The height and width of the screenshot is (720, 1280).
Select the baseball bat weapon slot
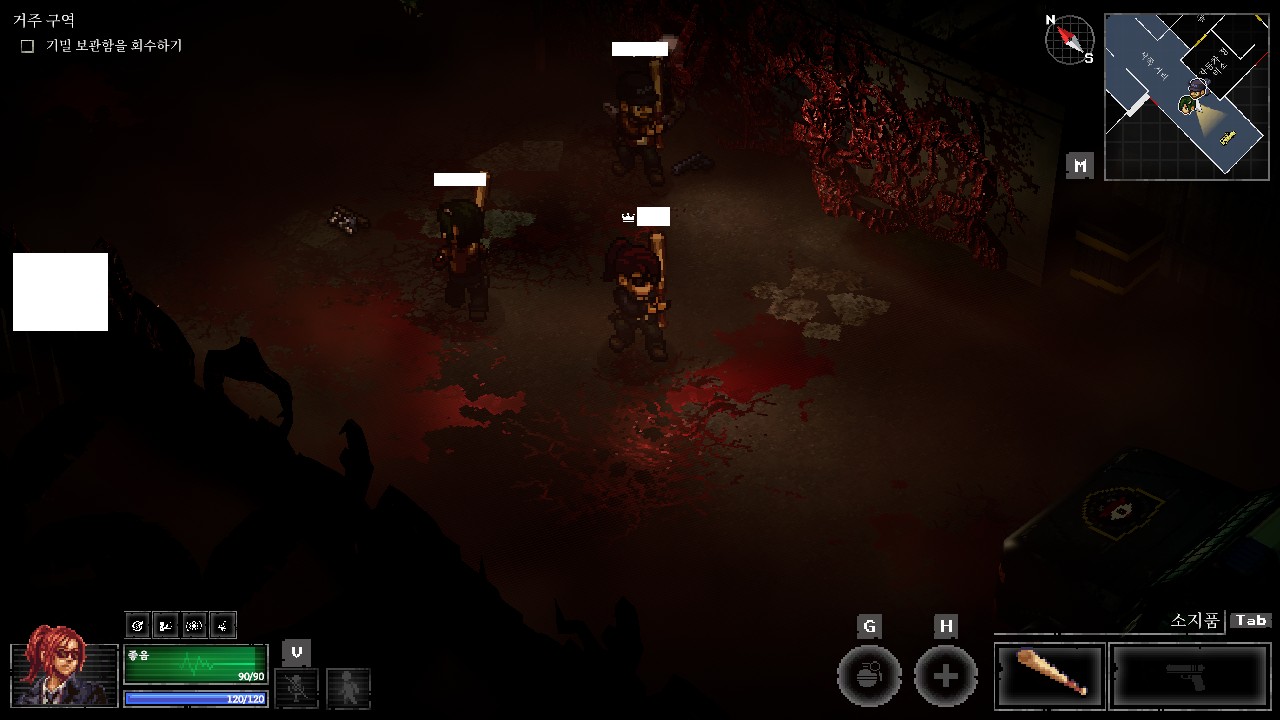click(x=1050, y=675)
